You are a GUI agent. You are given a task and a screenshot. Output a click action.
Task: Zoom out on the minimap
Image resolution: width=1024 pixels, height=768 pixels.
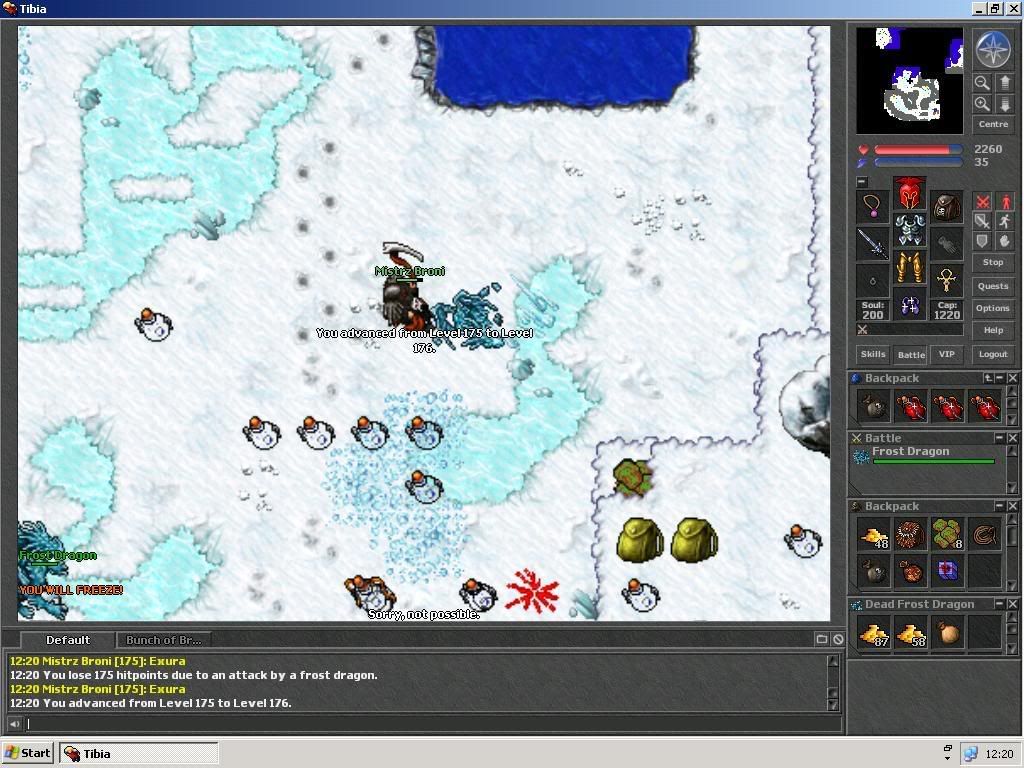982,84
